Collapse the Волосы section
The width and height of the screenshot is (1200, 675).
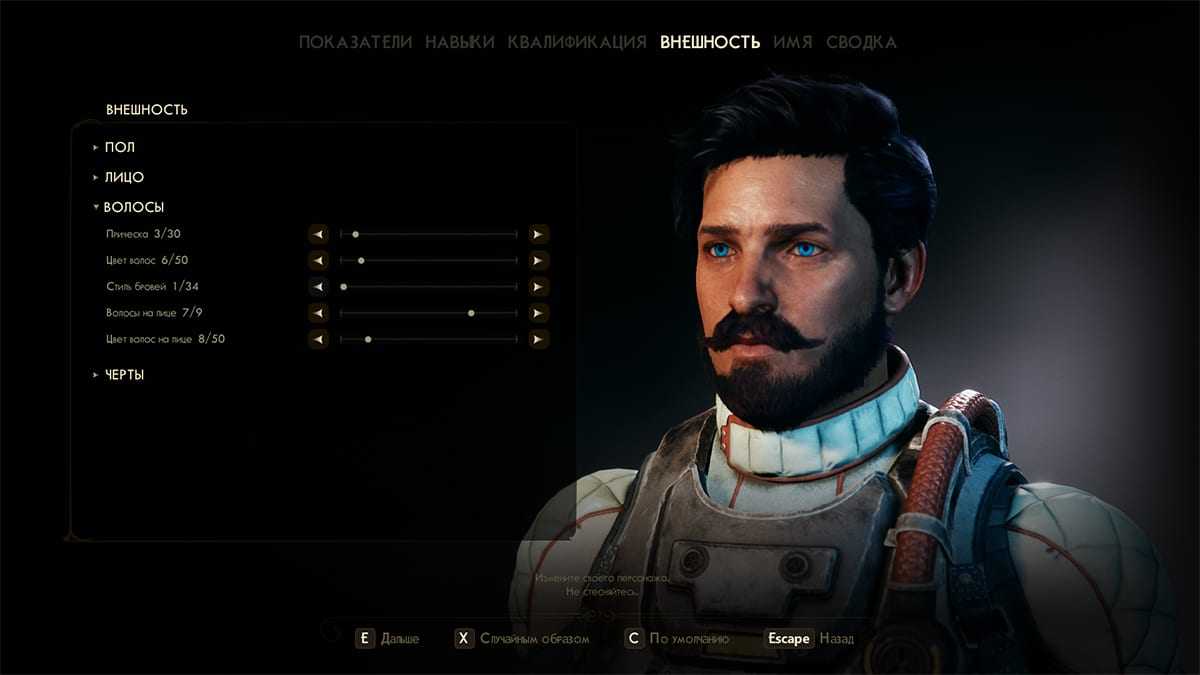[x=133, y=207]
